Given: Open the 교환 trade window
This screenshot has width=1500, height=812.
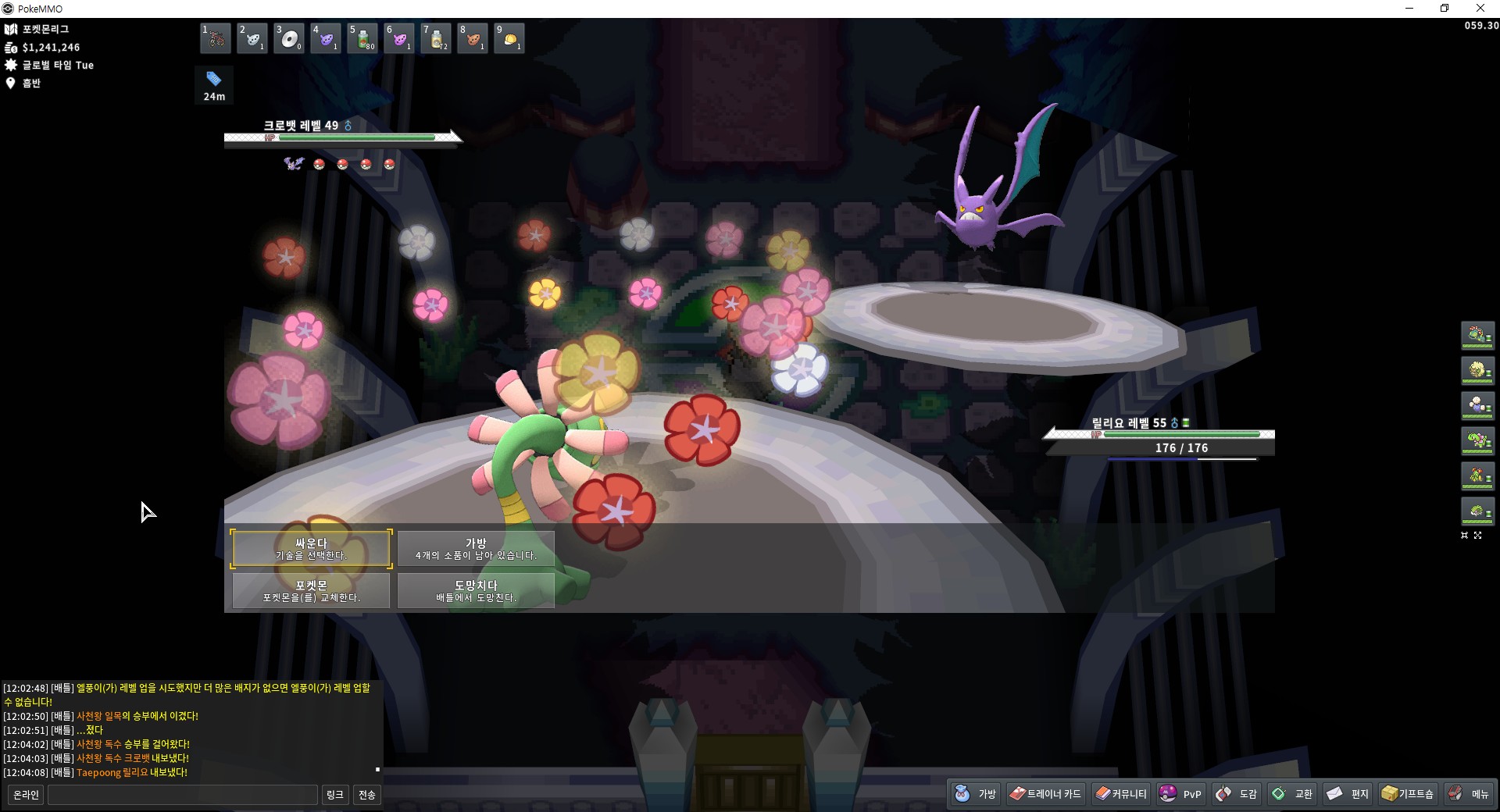Looking at the screenshot, I should (x=1292, y=794).
